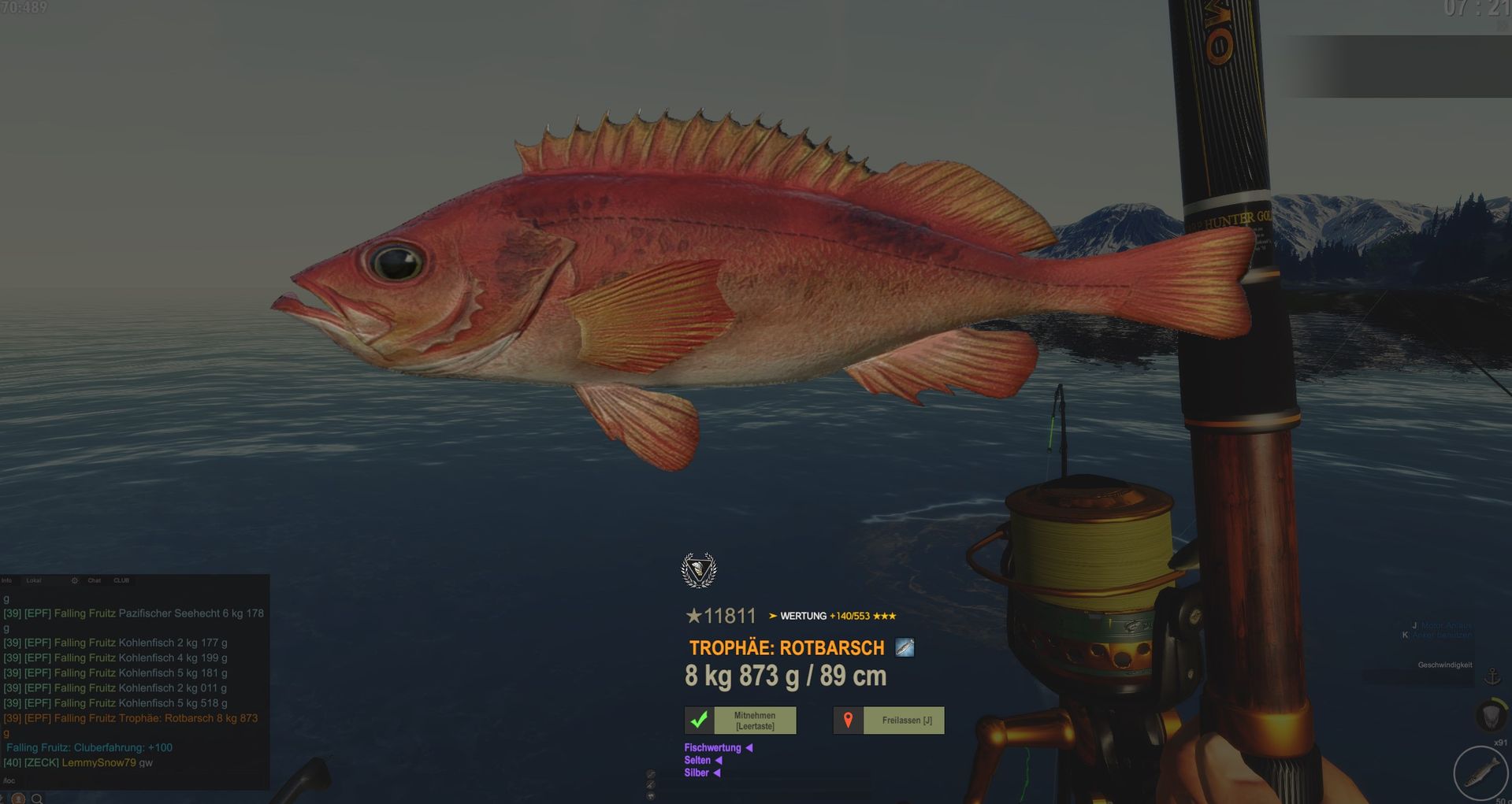Toggle the boat anchor icon
1512x804 pixels.
1492,676
